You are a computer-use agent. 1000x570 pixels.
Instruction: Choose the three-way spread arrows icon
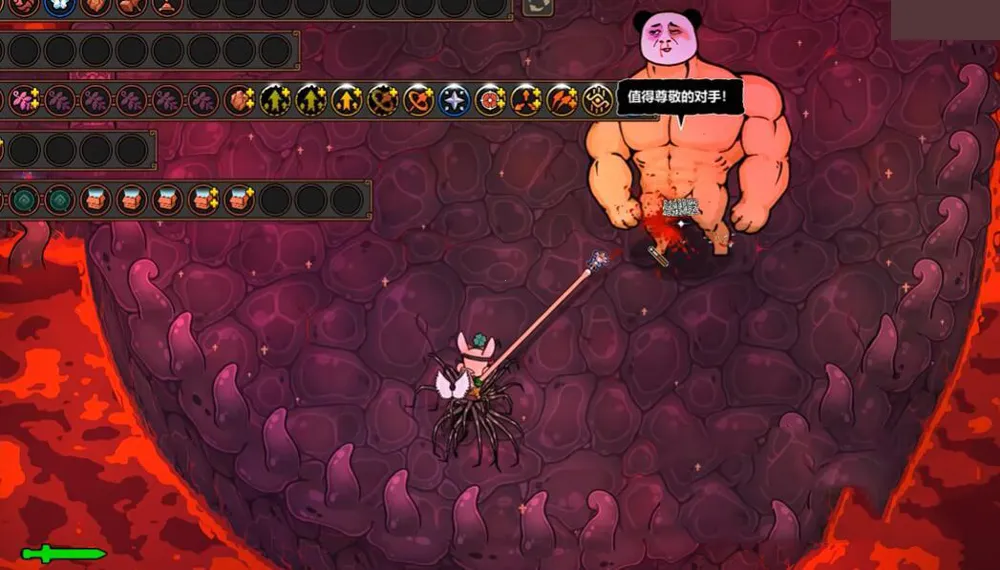tap(526, 100)
